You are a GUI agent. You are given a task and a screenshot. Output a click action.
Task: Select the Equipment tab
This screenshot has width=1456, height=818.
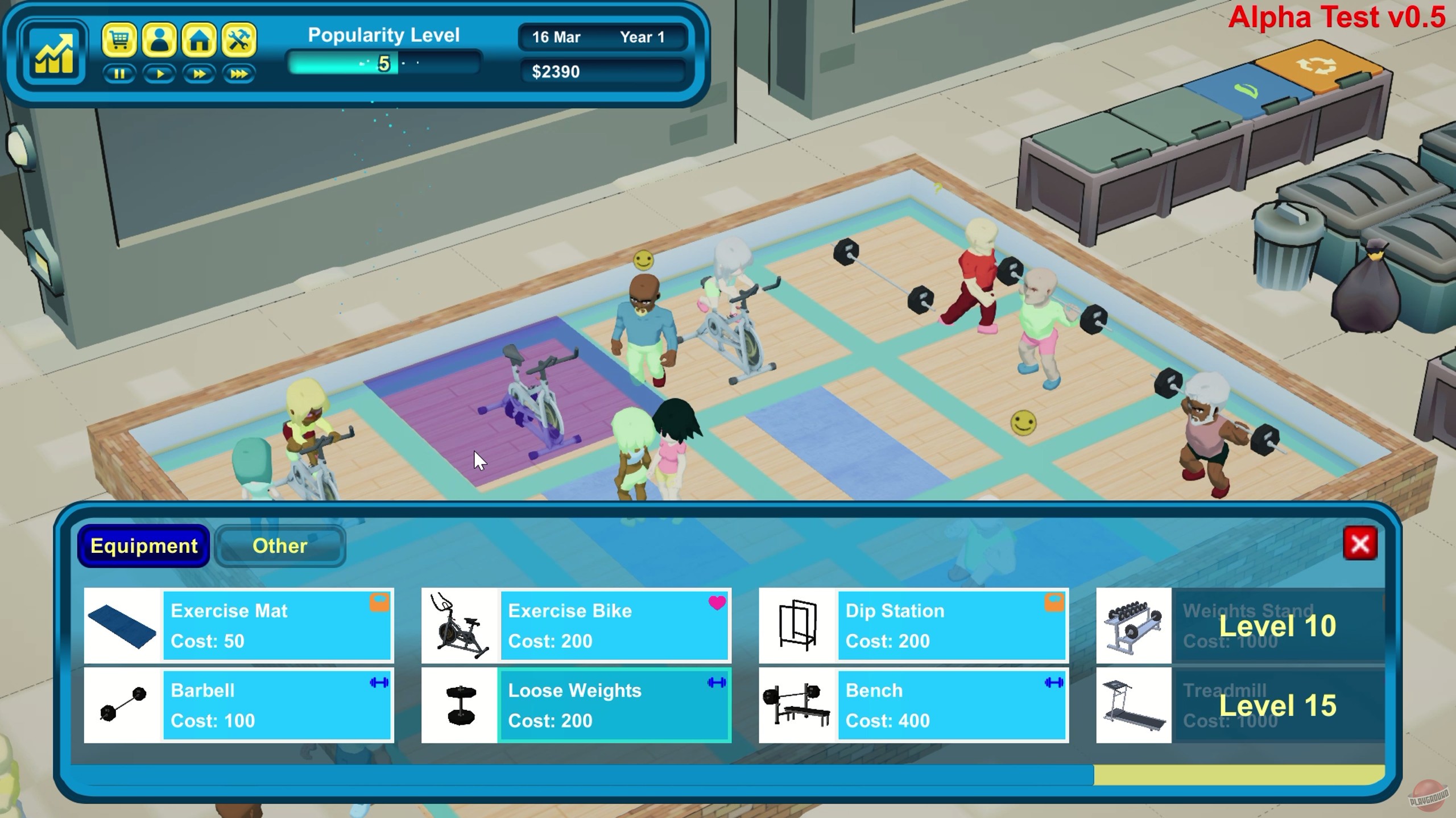tap(143, 546)
